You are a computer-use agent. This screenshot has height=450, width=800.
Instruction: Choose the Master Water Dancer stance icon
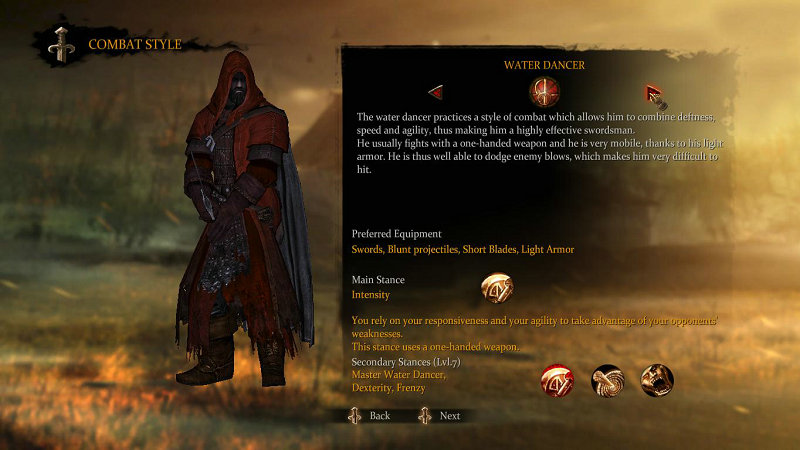(x=556, y=380)
